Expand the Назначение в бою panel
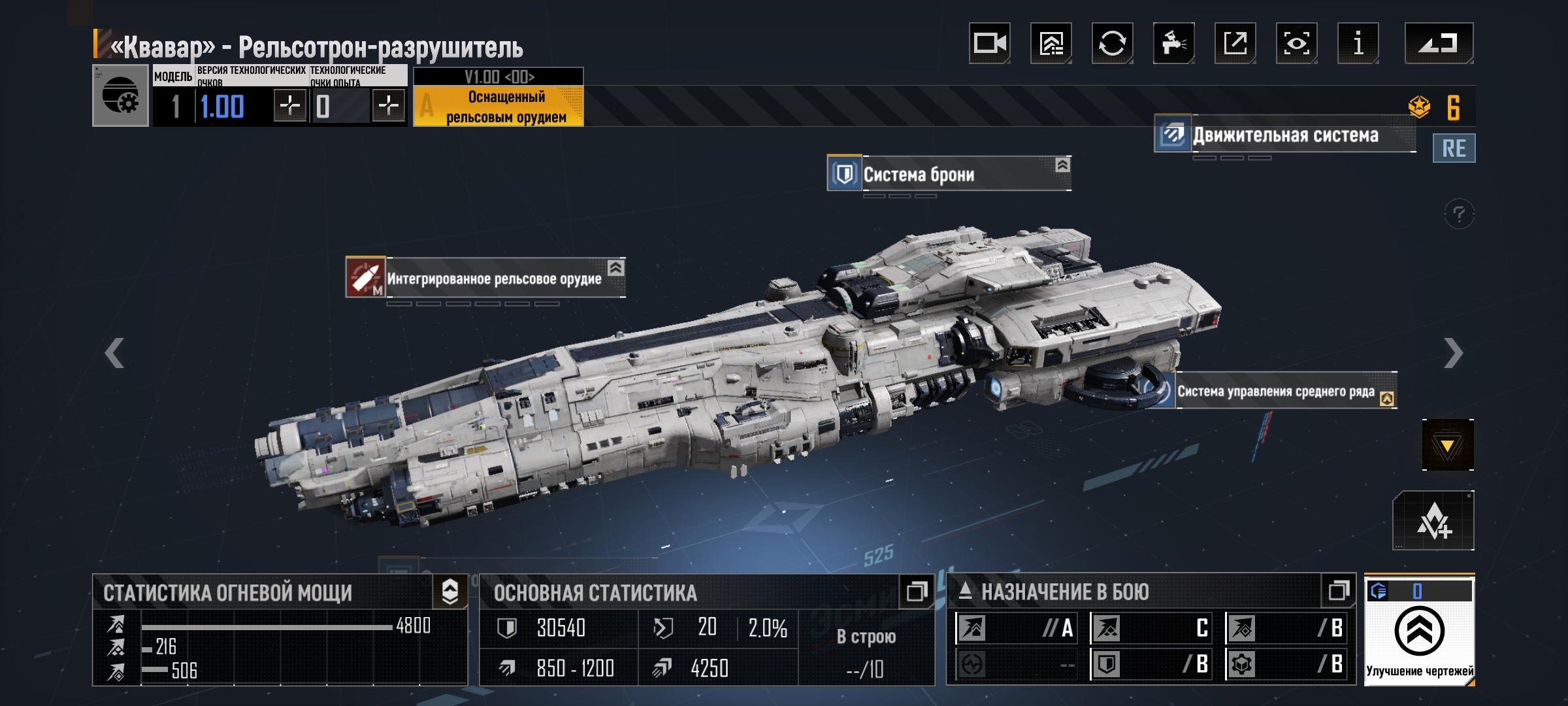Viewport: 1568px width, 706px height. coord(1339,592)
